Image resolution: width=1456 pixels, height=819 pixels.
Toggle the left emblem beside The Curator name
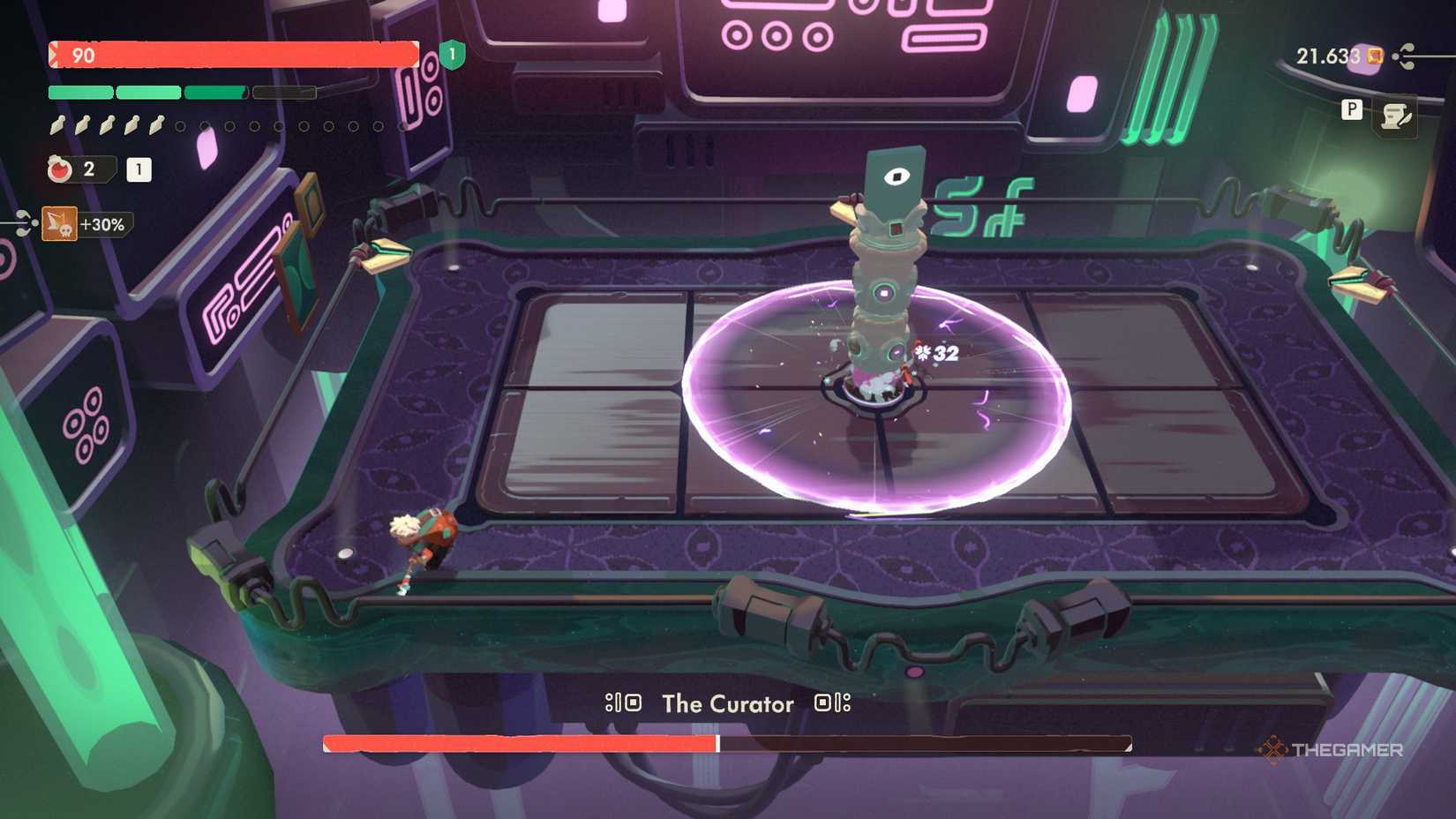[623, 703]
